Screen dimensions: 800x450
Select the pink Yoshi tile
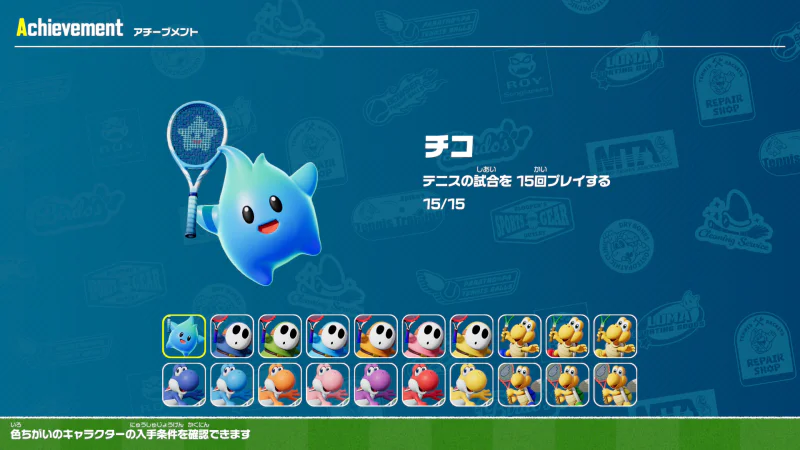point(328,384)
